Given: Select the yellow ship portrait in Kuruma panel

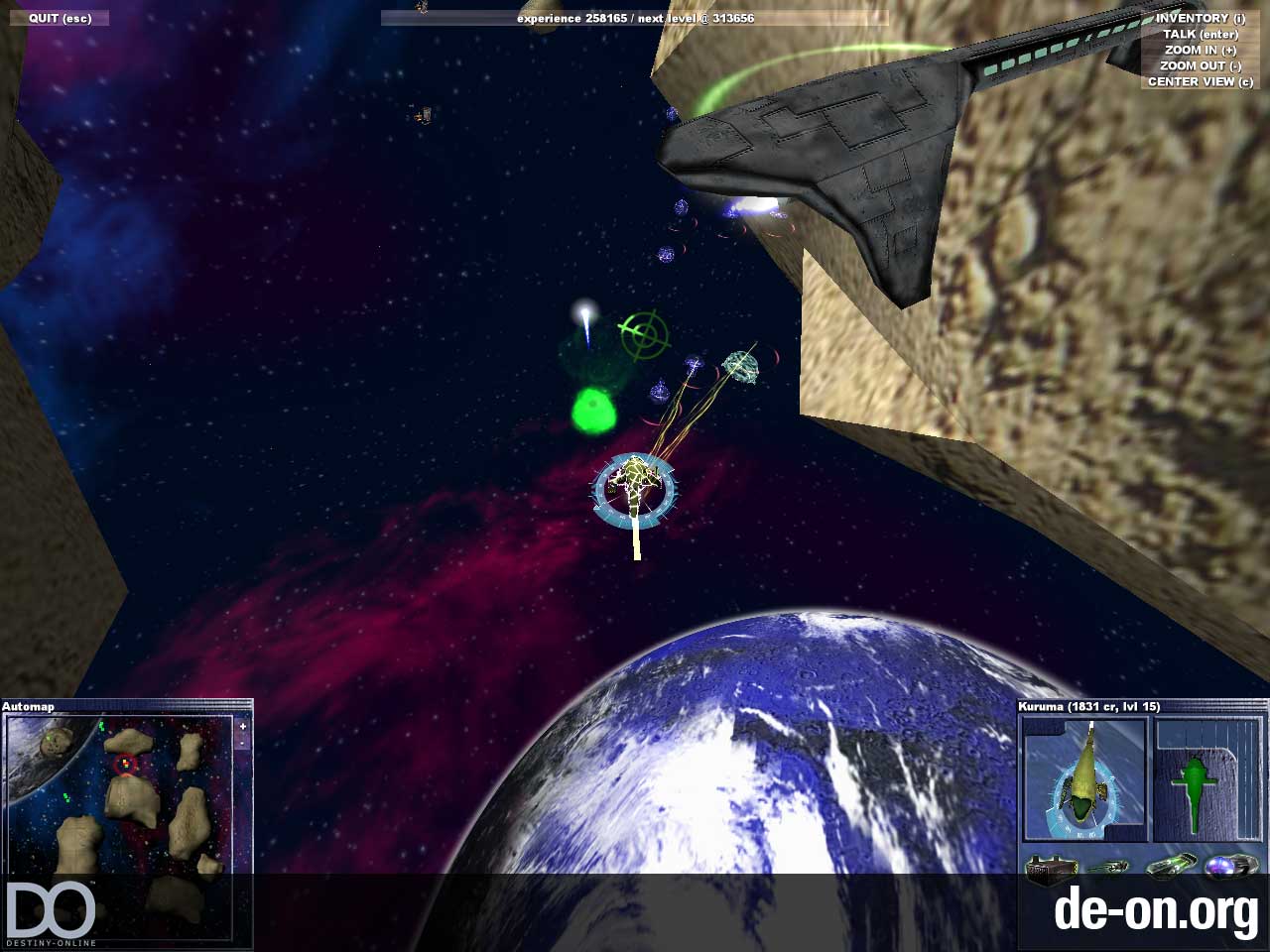Looking at the screenshot, I should click(1084, 780).
